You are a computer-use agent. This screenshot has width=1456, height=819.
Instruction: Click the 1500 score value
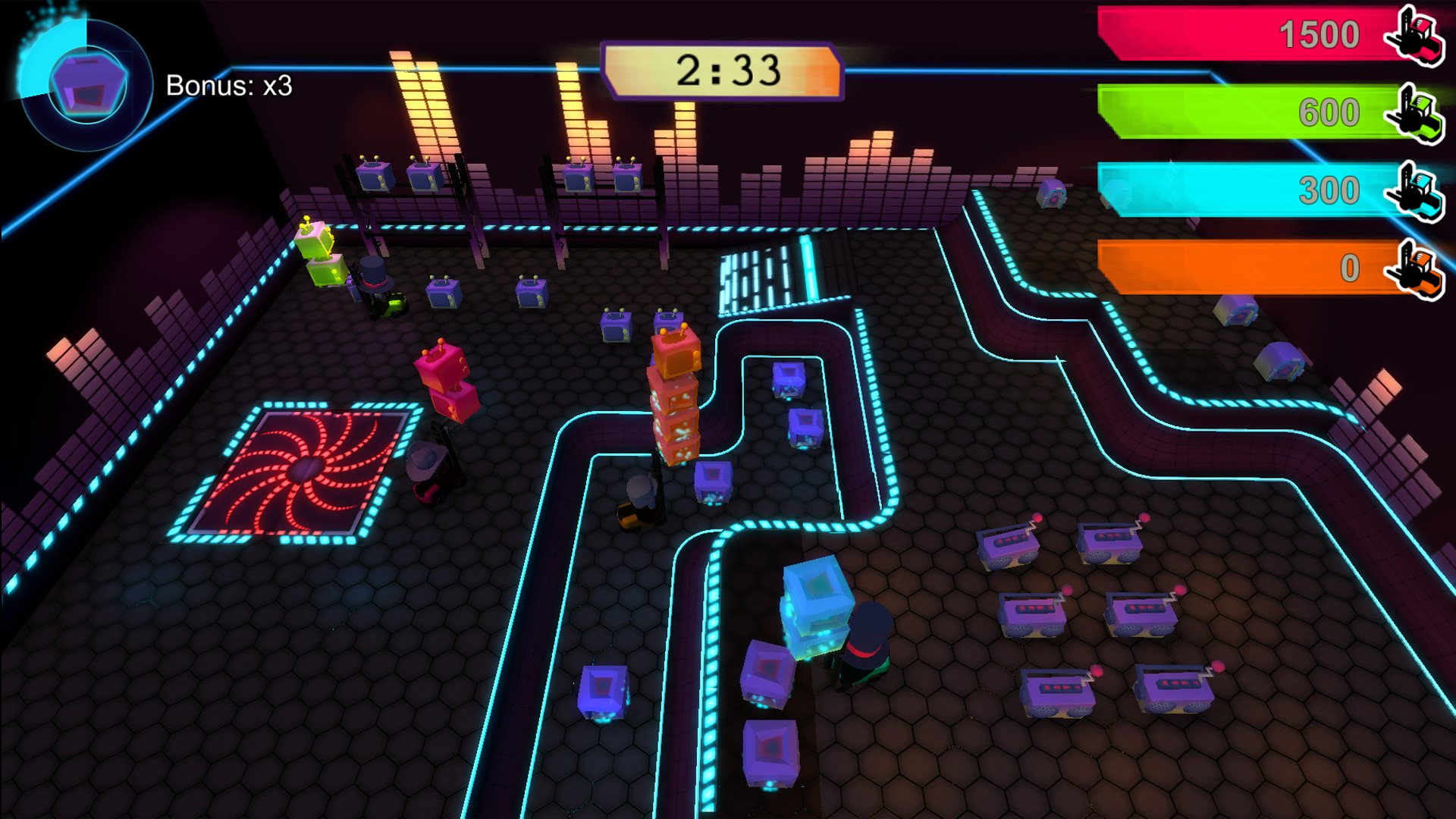[x=1321, y=34]
